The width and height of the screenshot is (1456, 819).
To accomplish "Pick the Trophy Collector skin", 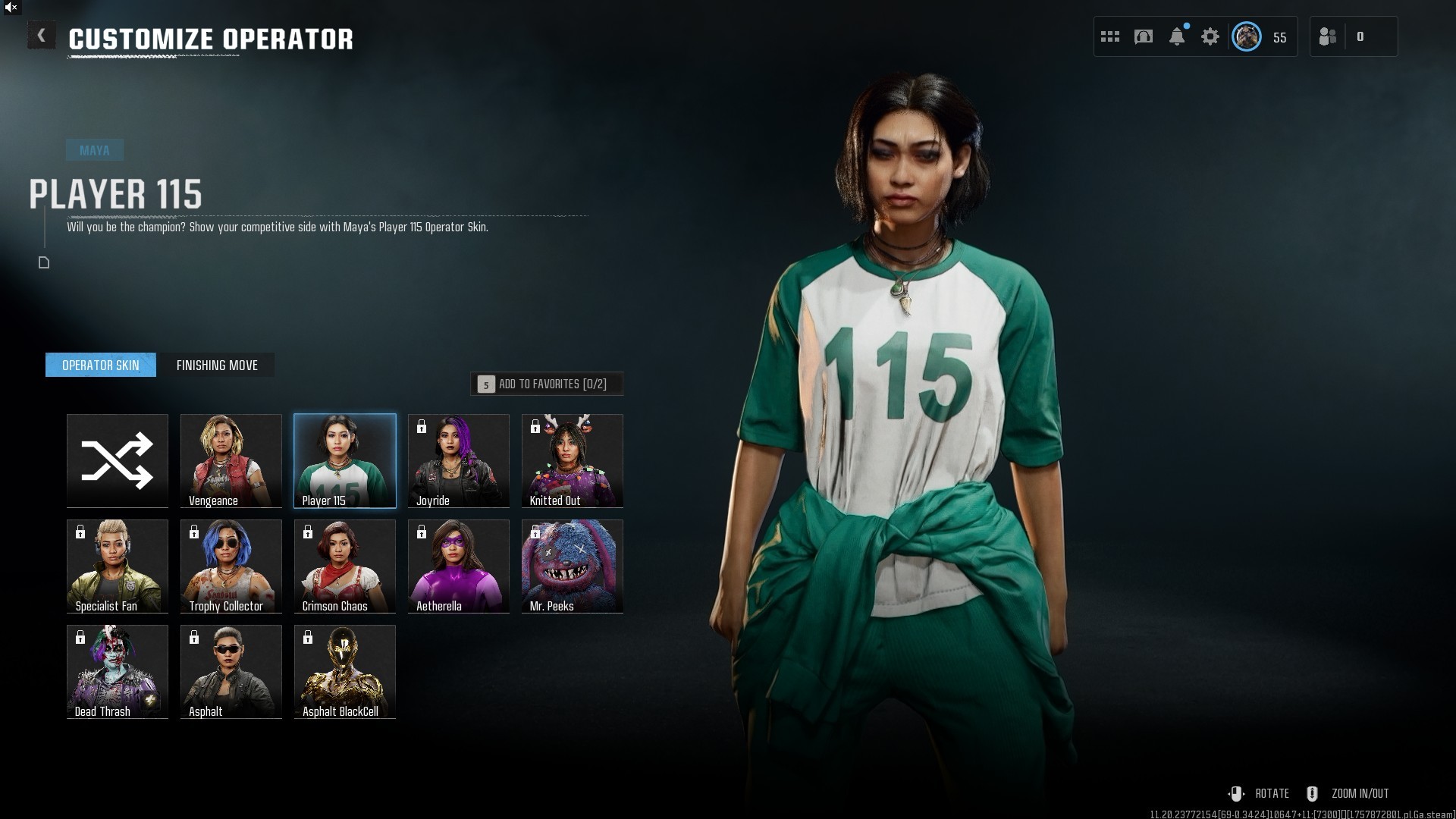I will click(231, 566).
